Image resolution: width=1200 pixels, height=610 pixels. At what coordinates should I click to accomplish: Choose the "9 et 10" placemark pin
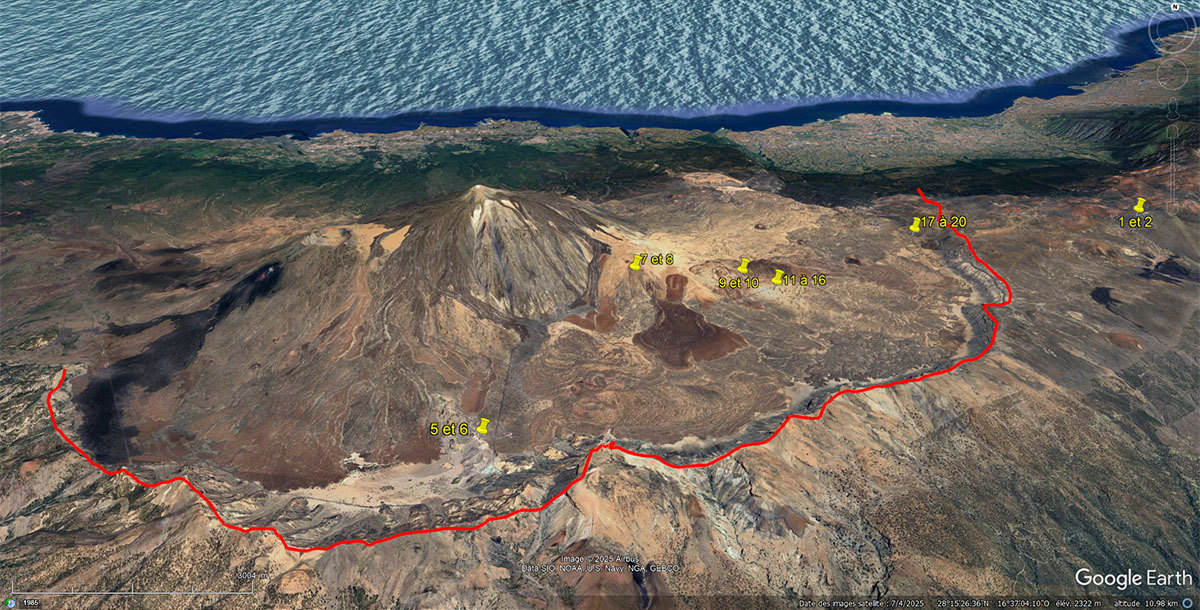click(744, 265)
